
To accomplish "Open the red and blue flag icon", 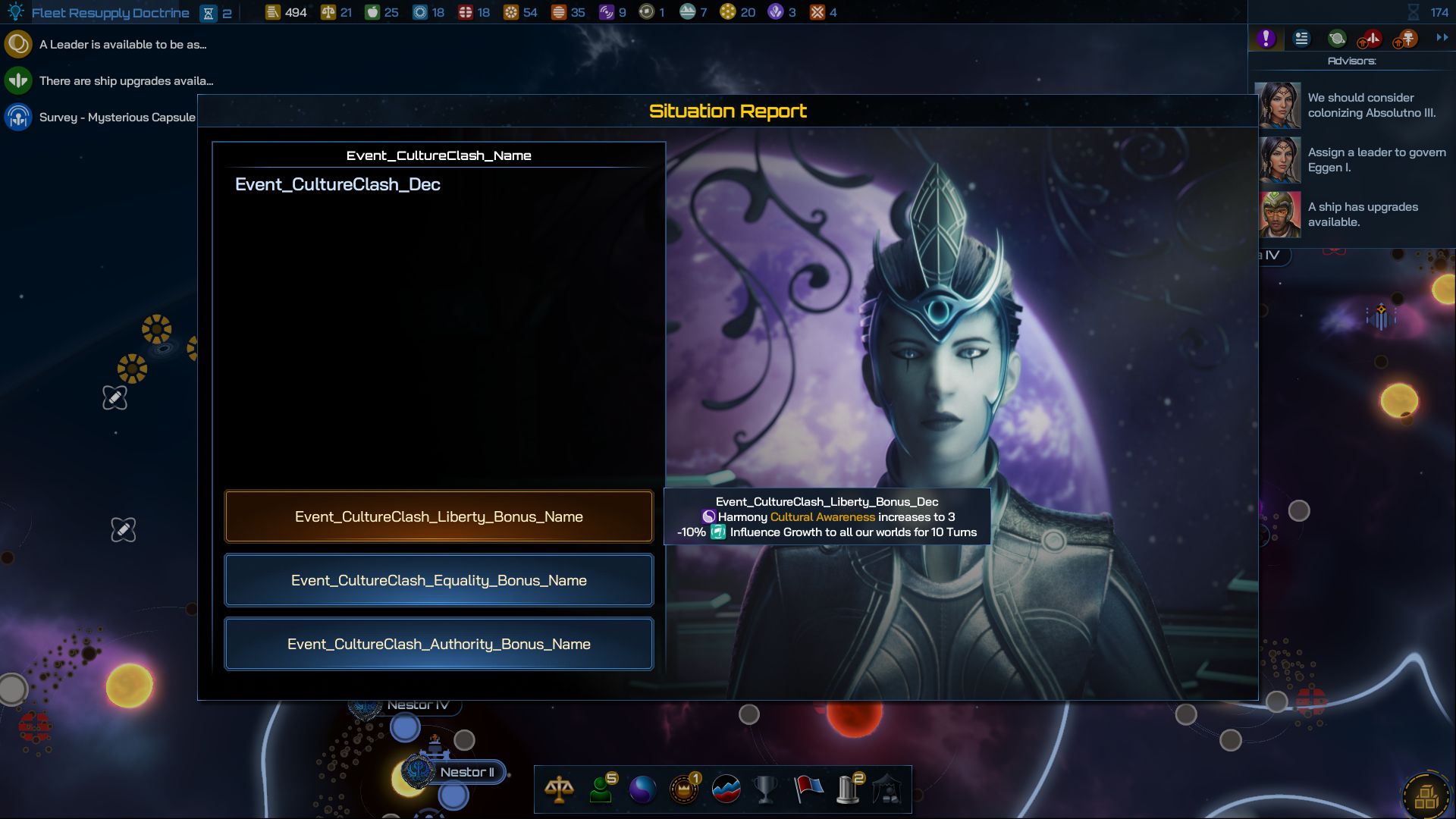I will click(808, 789).
